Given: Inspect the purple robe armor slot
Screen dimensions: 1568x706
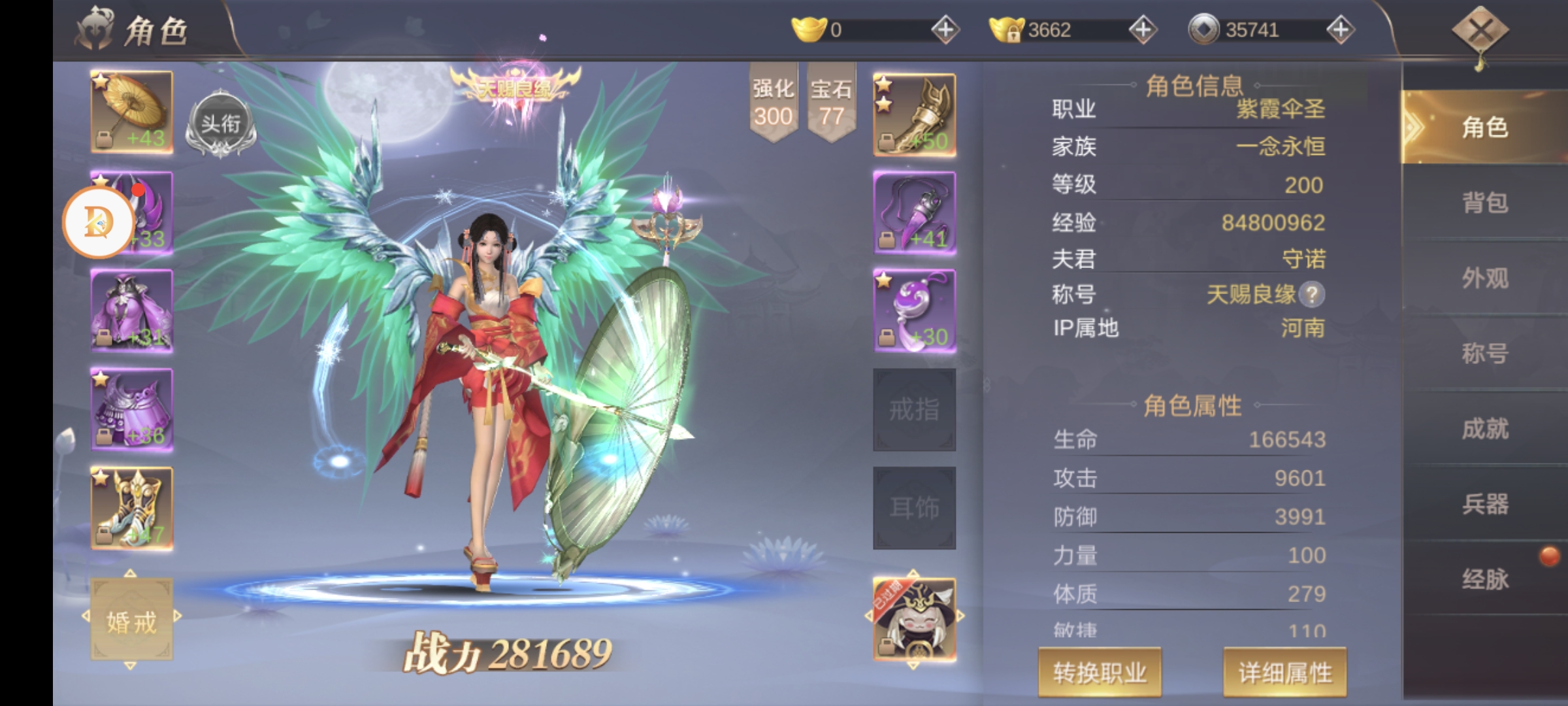Looking at the screenshot, I should tap(132, 311).
